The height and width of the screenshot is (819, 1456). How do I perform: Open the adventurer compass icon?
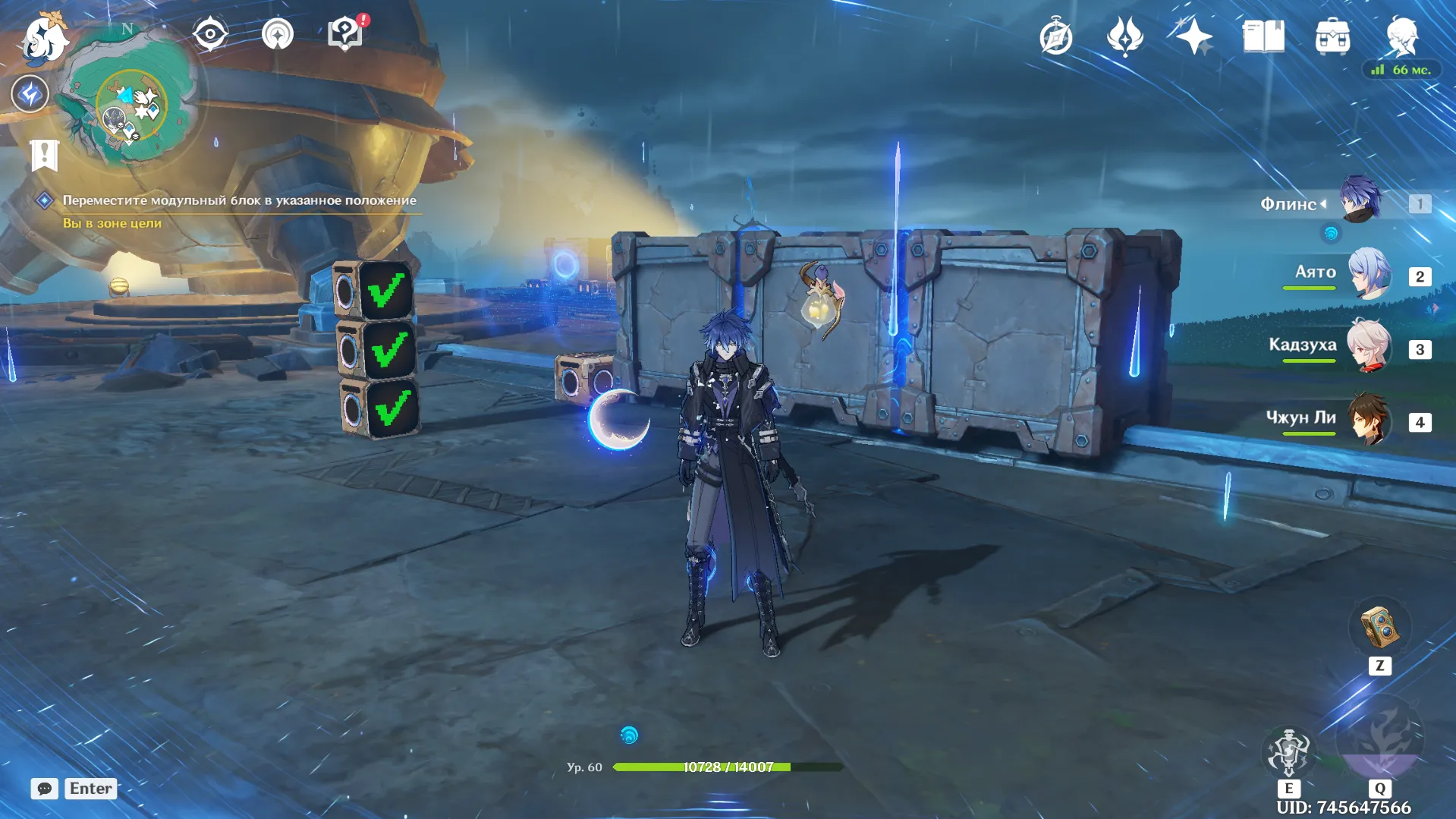click(x=1056, y=37)
